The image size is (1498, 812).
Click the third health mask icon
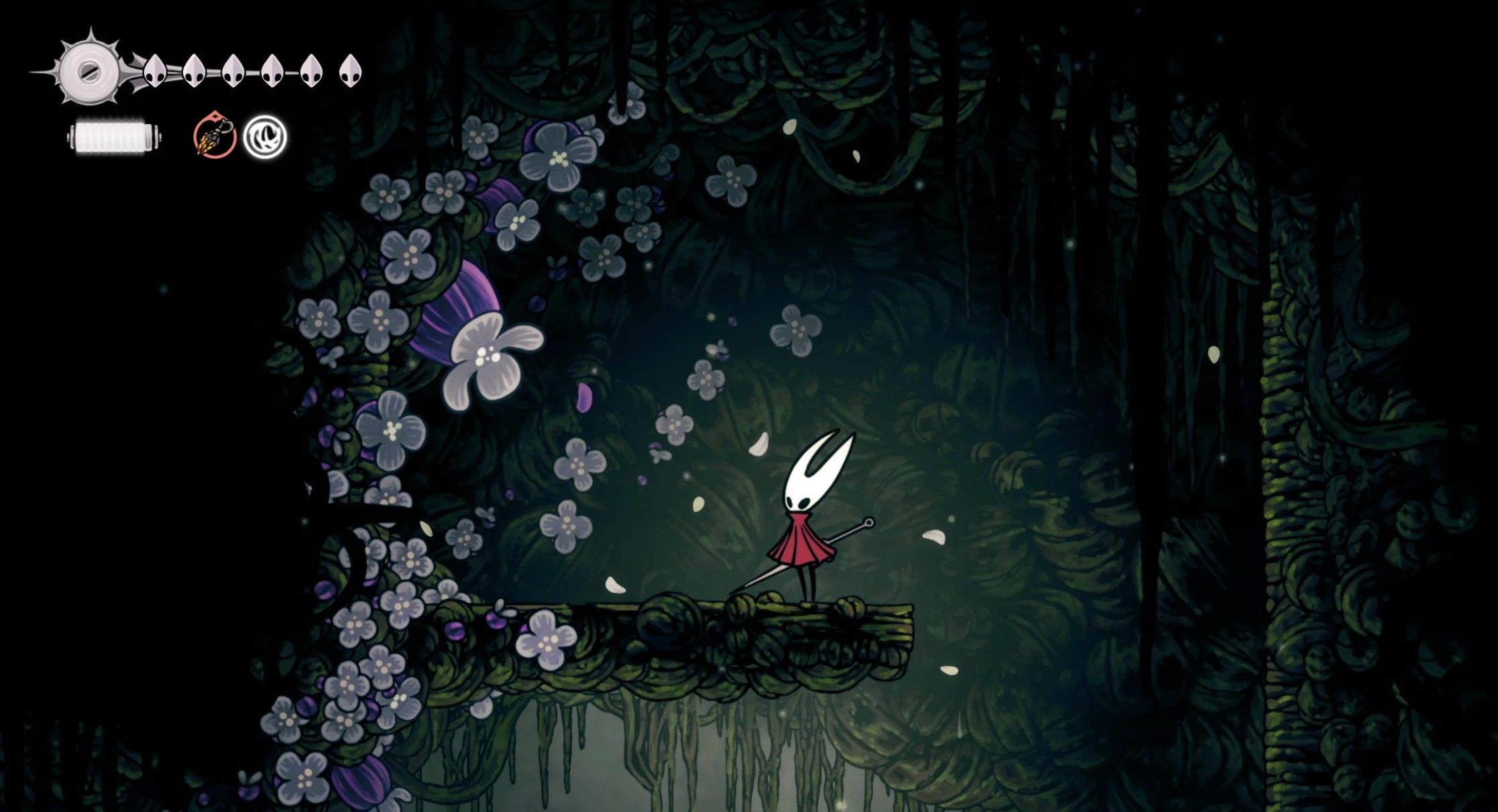tap(233, 72)
